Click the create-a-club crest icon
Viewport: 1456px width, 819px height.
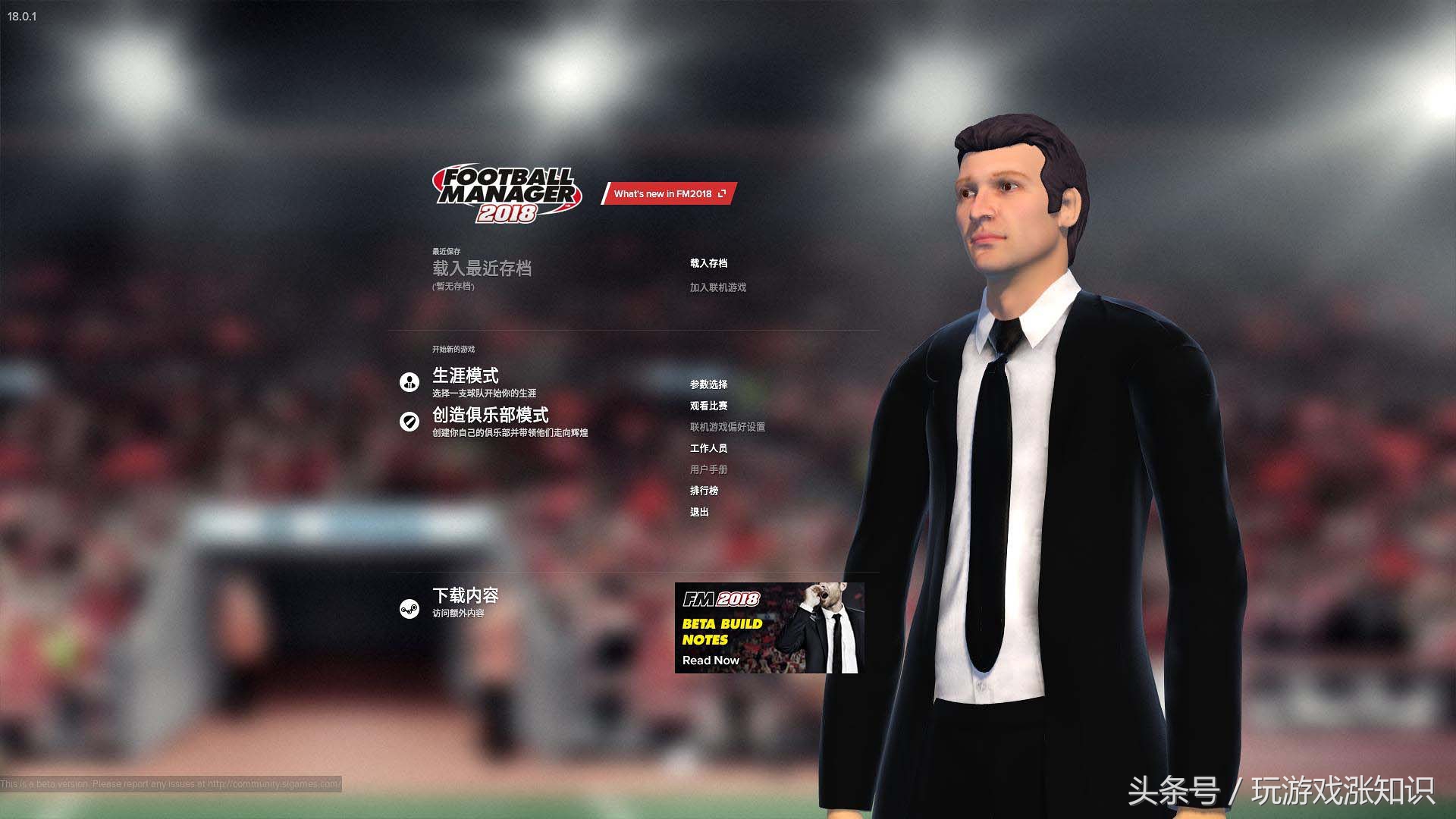point(409,422)
